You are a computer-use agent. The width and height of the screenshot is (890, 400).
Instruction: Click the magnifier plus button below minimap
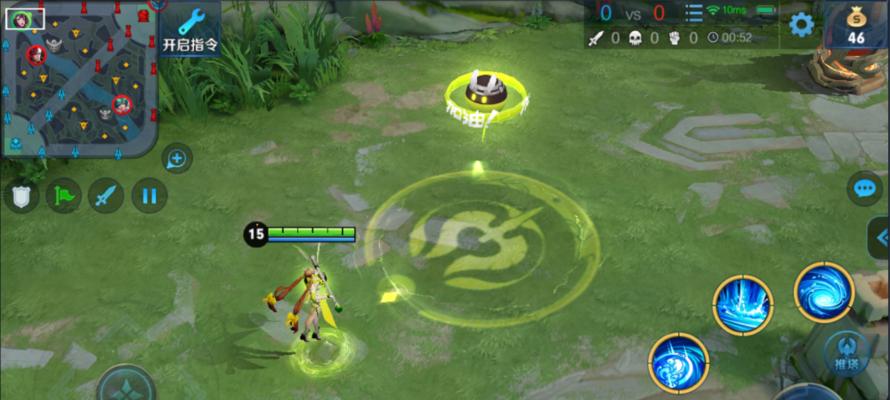[177, 158]
